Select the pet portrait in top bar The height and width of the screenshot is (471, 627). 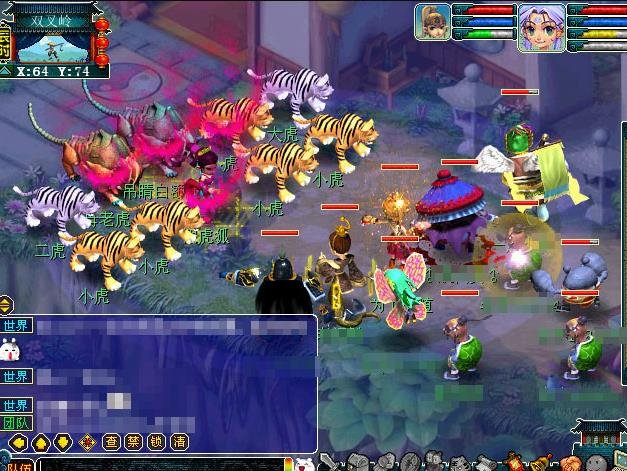[x=433, y=22]
